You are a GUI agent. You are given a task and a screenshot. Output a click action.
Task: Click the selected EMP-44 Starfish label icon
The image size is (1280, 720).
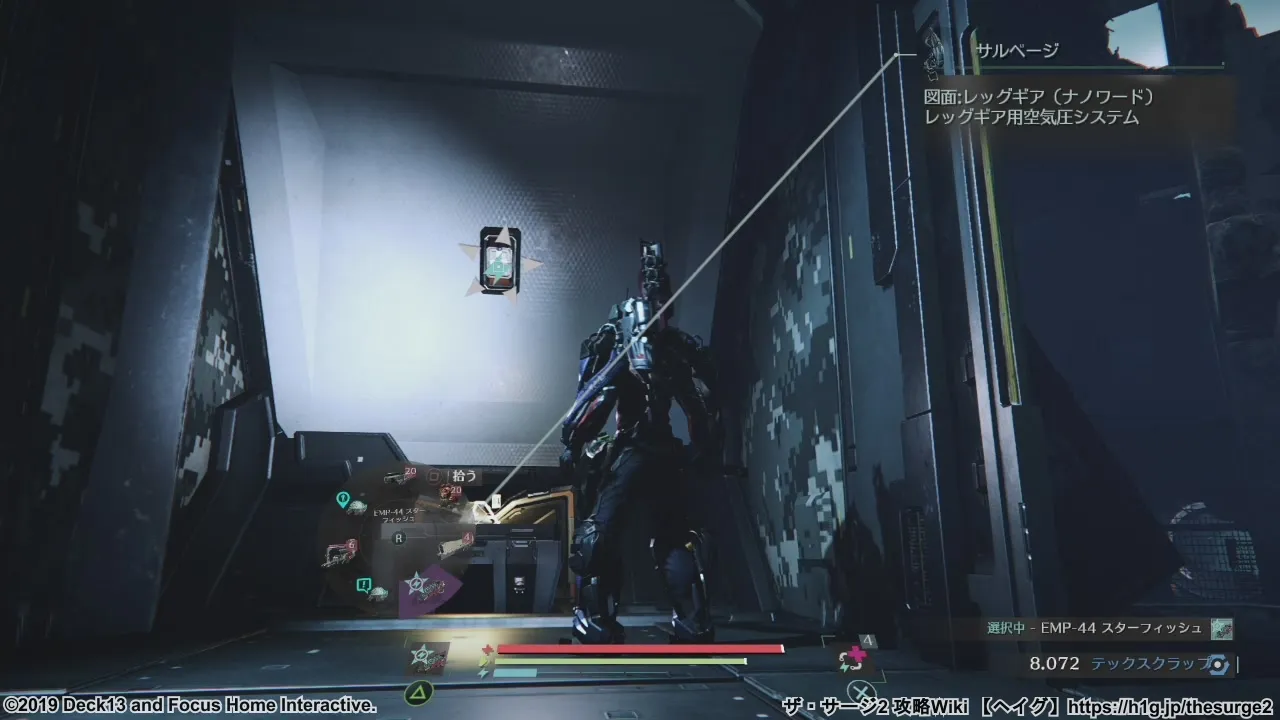[x=1220, y=629]
